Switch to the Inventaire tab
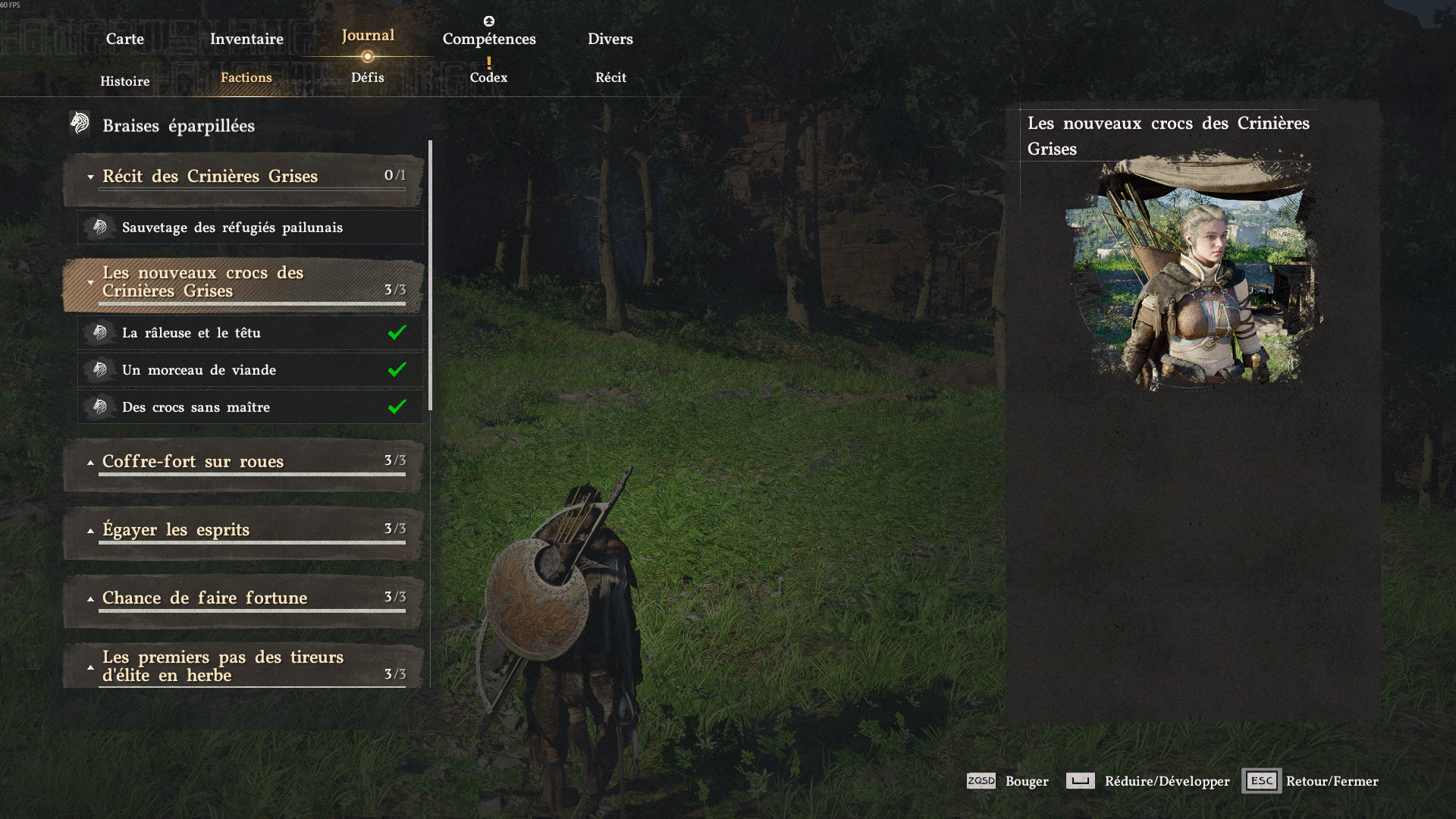Viewport: 1456px width, 819px height. click(246, 39)
